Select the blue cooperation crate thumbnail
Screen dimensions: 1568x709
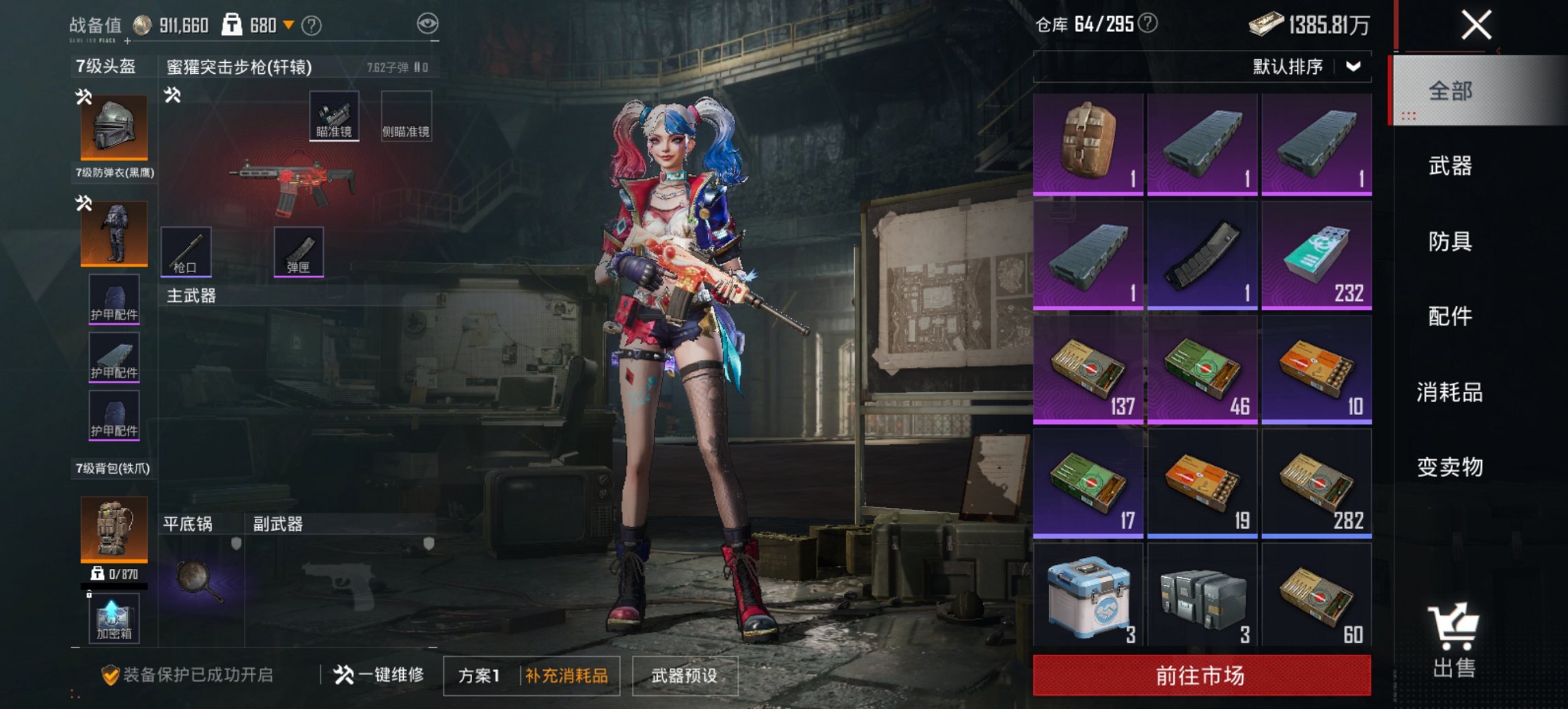1088,595
